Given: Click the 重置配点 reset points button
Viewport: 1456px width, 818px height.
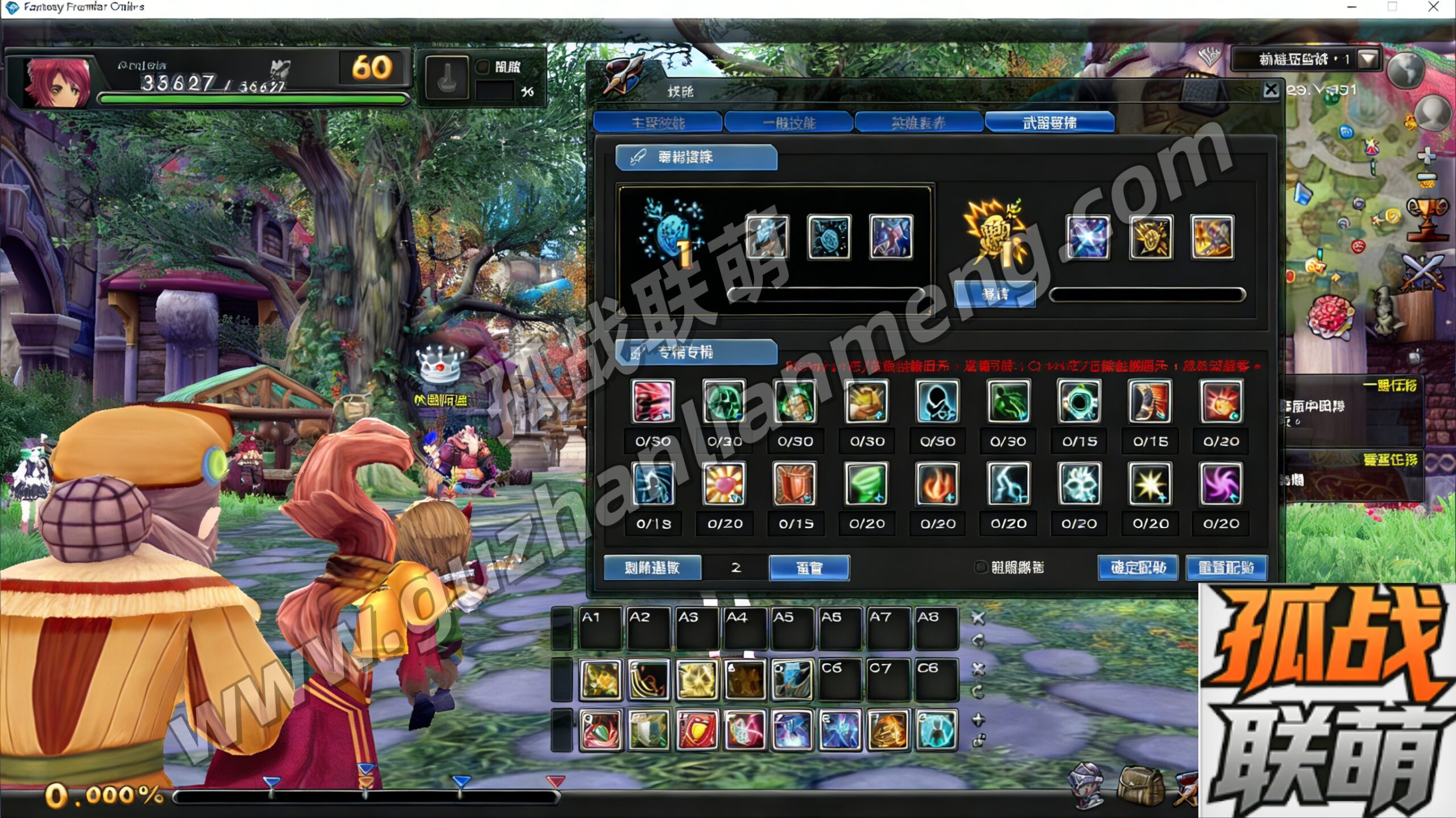Looking at the screenshot, I should 1226,567.
